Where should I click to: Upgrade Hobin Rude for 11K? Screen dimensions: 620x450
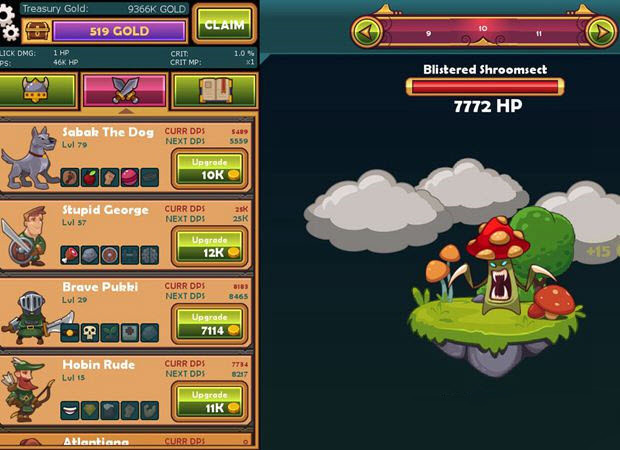coord(209,402)
